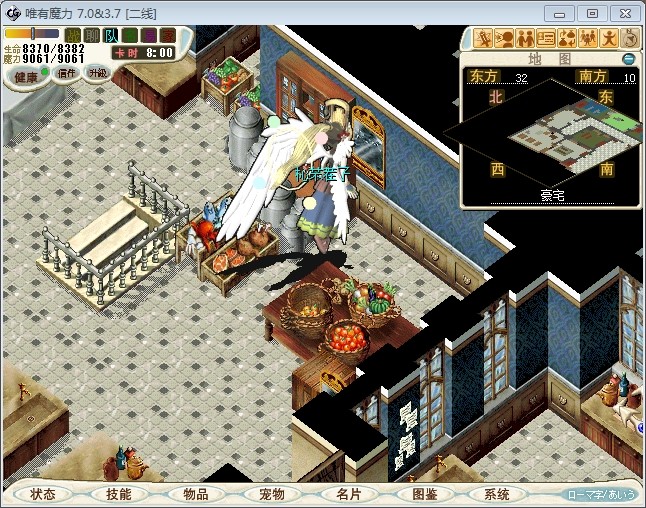
Task: Toggle the 聊 chat mode switch
Action: click(91, 35)
